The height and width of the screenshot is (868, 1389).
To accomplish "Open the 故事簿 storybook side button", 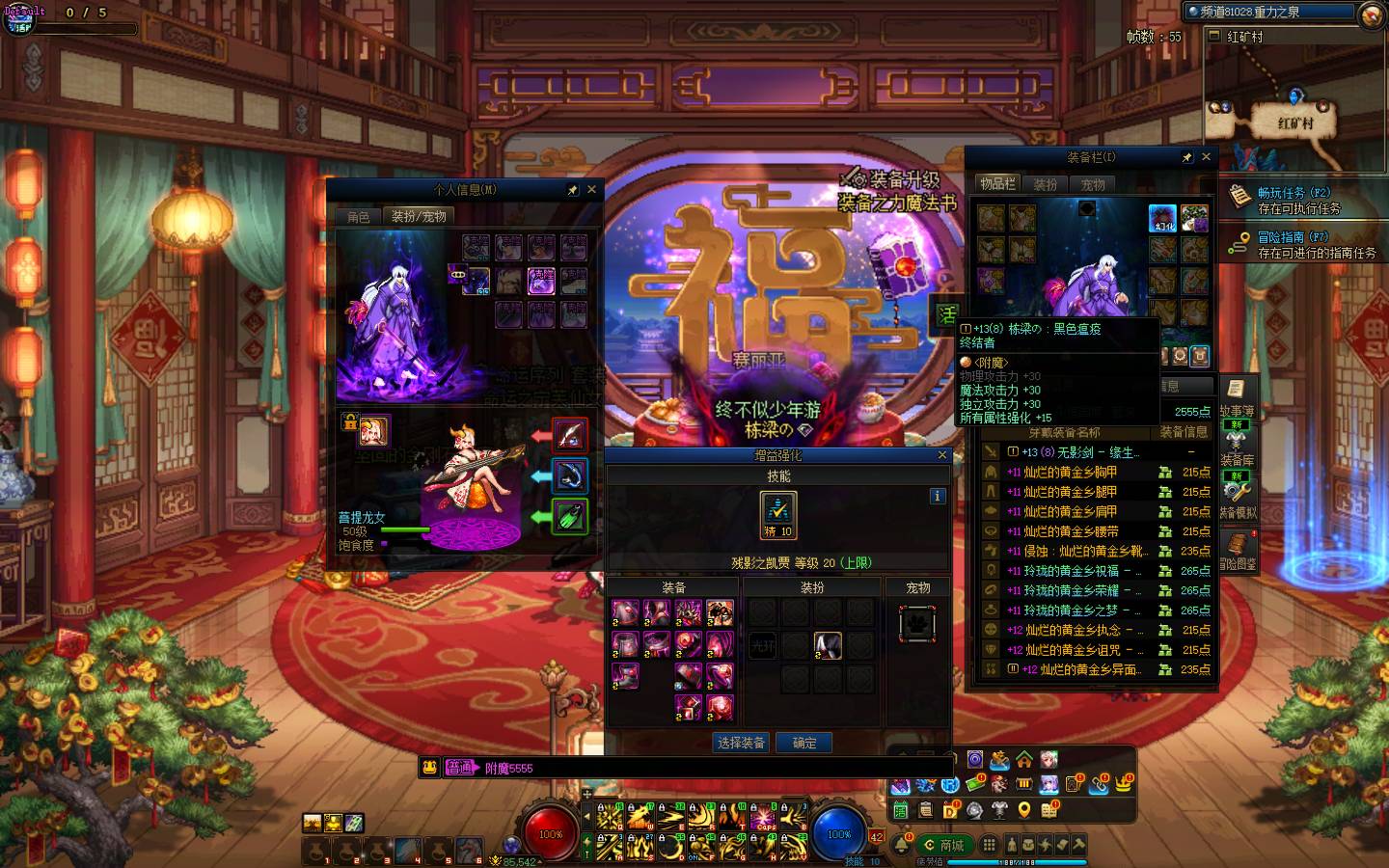I will pos(1237,397).
